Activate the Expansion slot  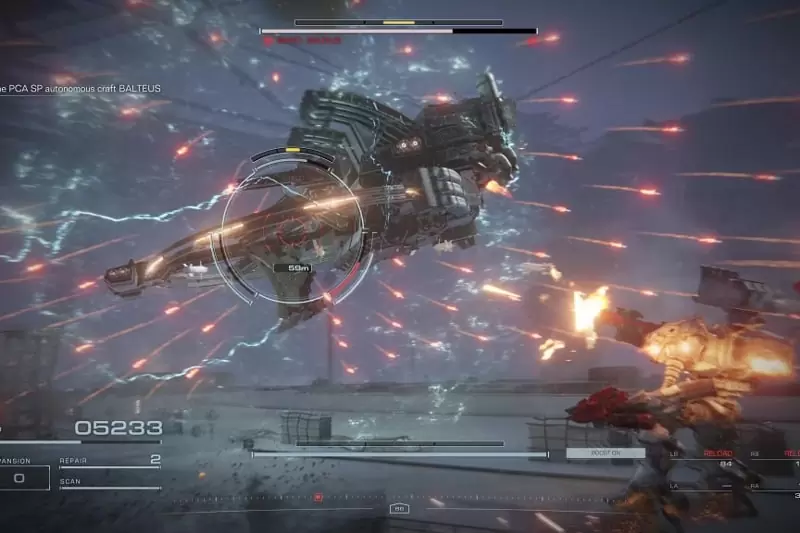(x=22, y=476)
